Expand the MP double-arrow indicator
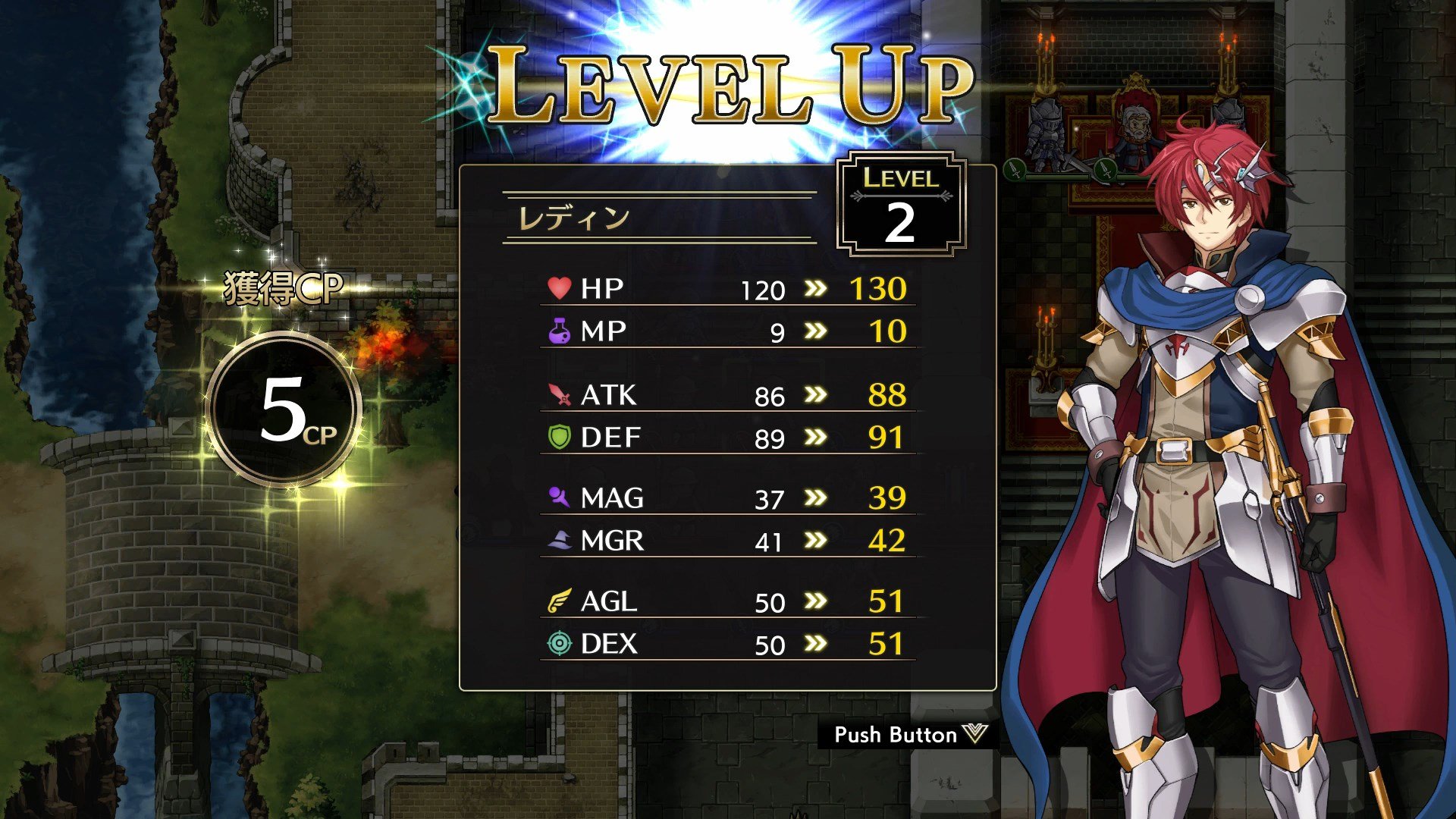 (x=816, y=331)
